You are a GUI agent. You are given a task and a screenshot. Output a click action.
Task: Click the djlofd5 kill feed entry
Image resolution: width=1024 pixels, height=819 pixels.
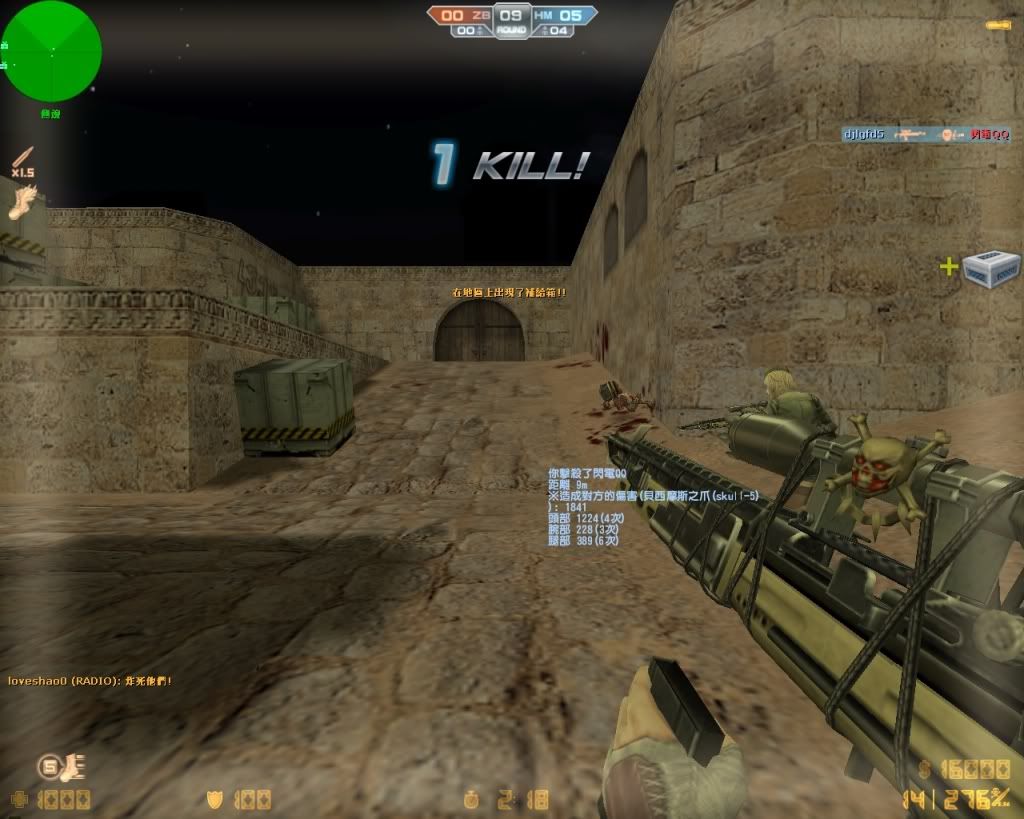[925, 134]
